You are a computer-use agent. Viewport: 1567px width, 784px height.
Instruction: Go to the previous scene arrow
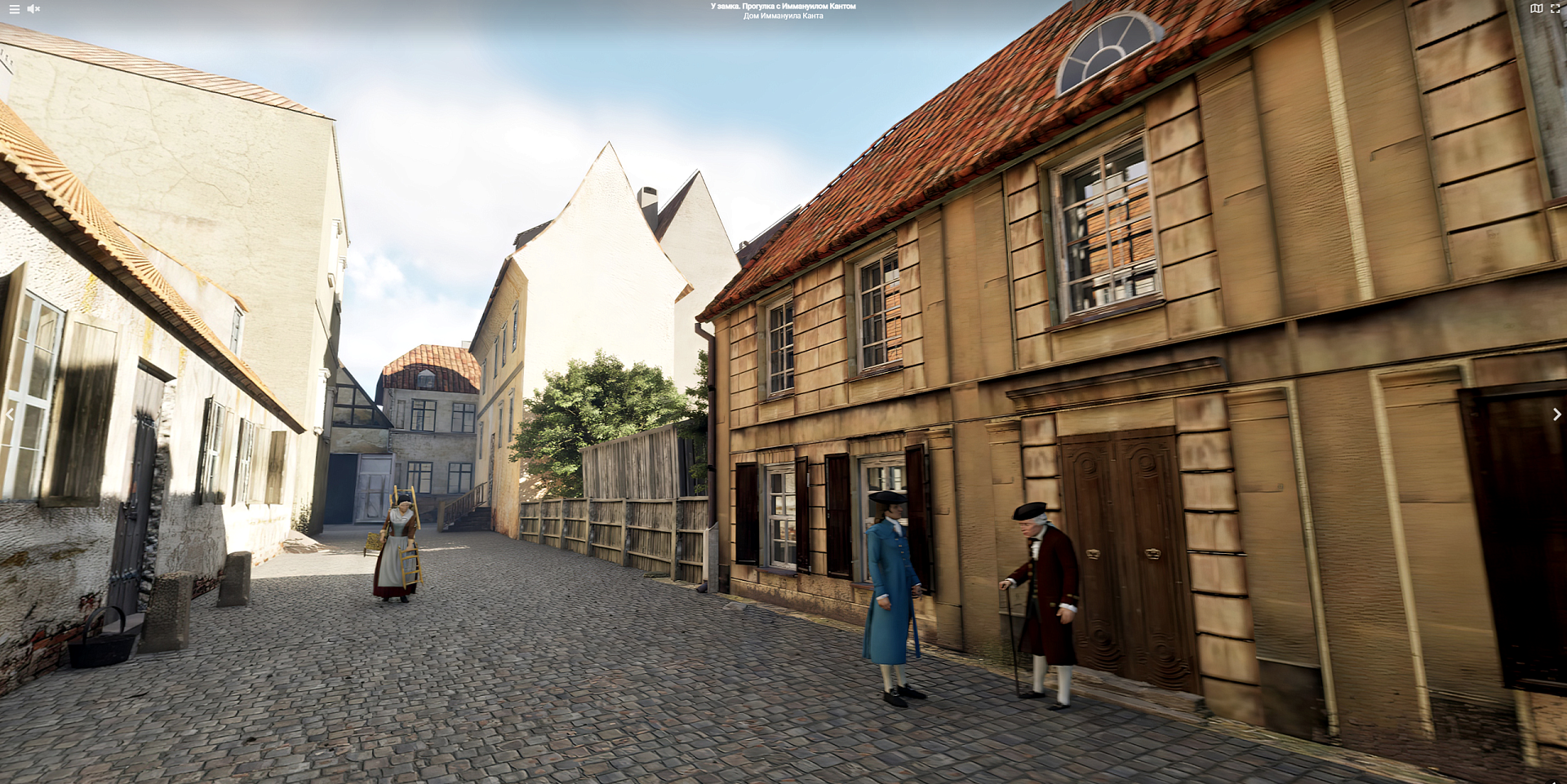point(10,414)
